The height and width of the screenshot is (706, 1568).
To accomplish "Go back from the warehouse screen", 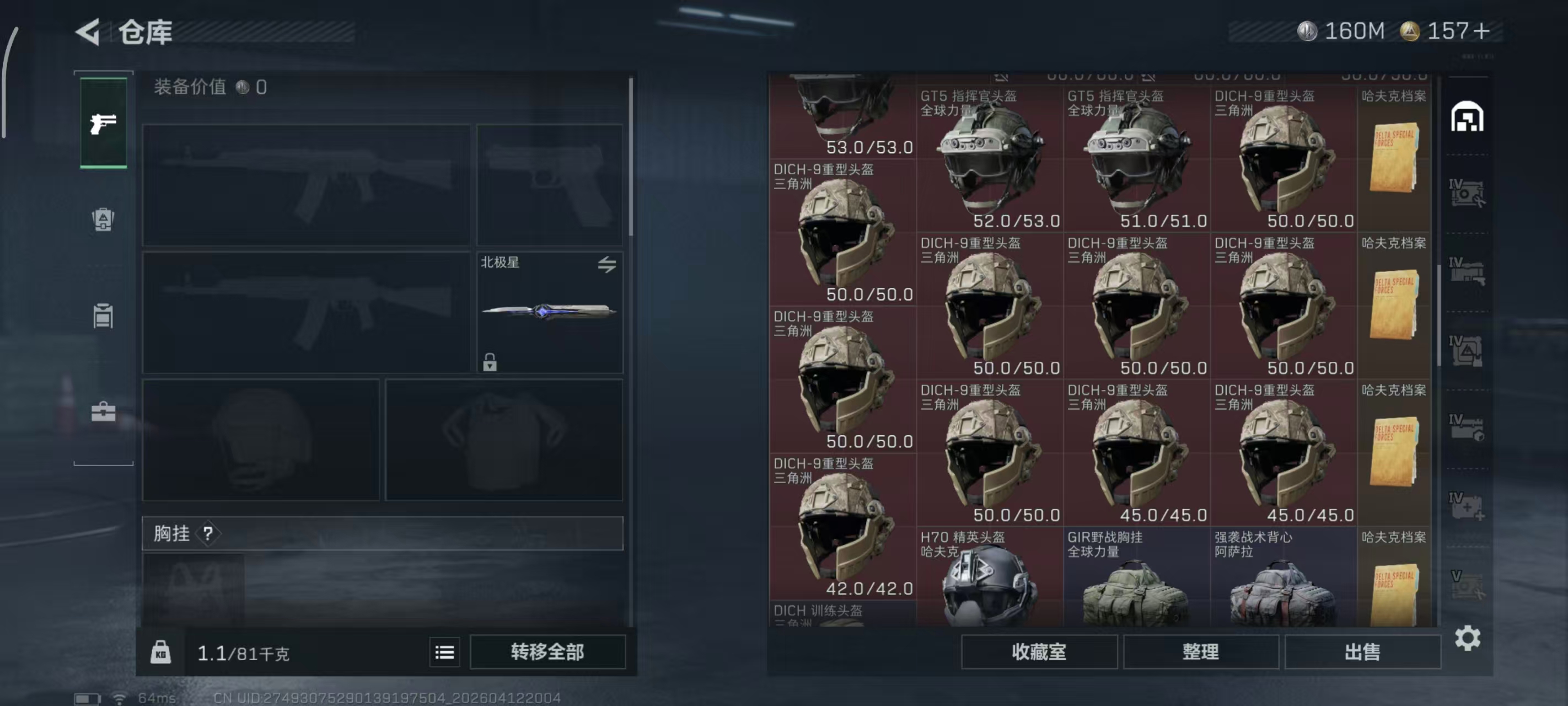I will click(89, 31).
